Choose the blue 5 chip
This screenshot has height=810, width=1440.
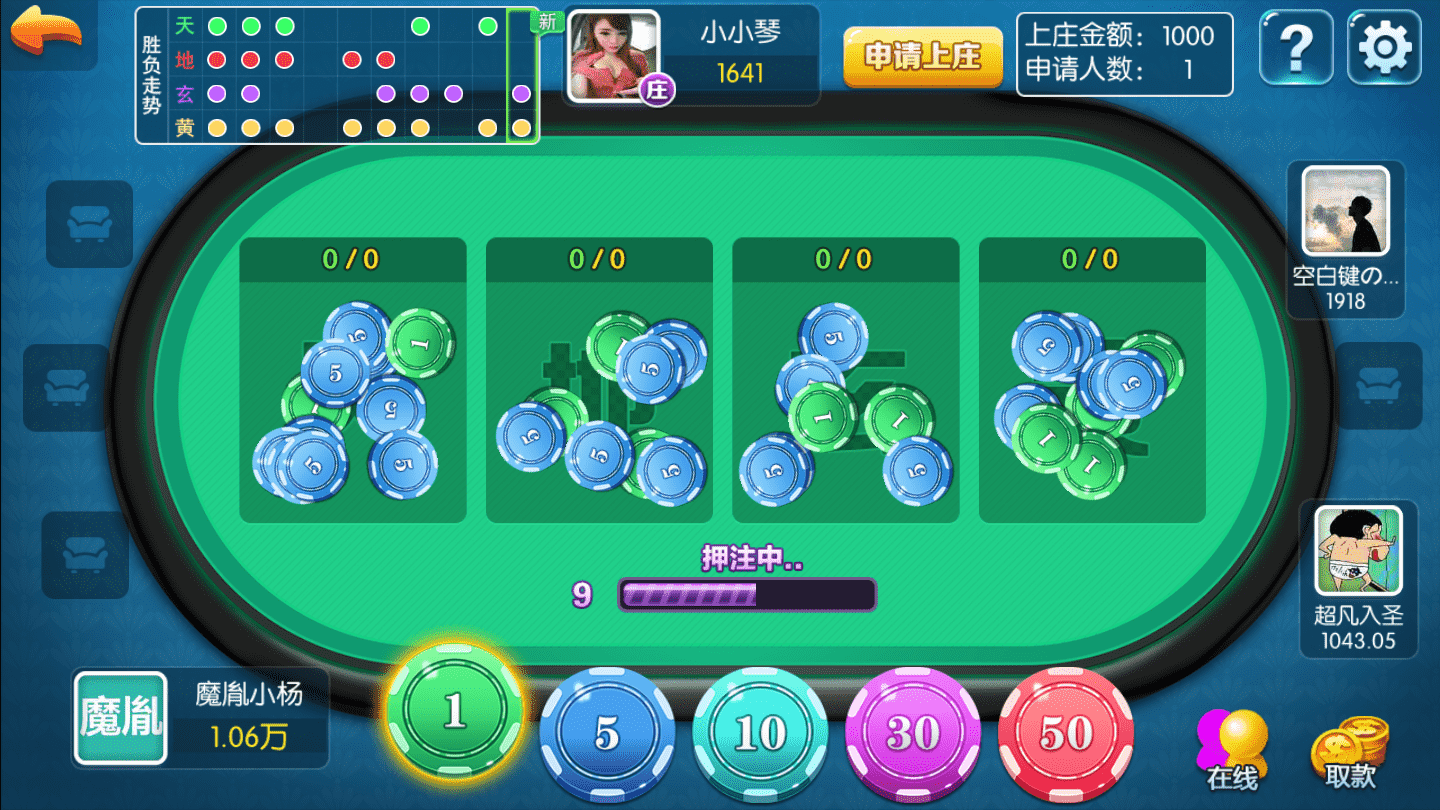click(x=607, y=733)
